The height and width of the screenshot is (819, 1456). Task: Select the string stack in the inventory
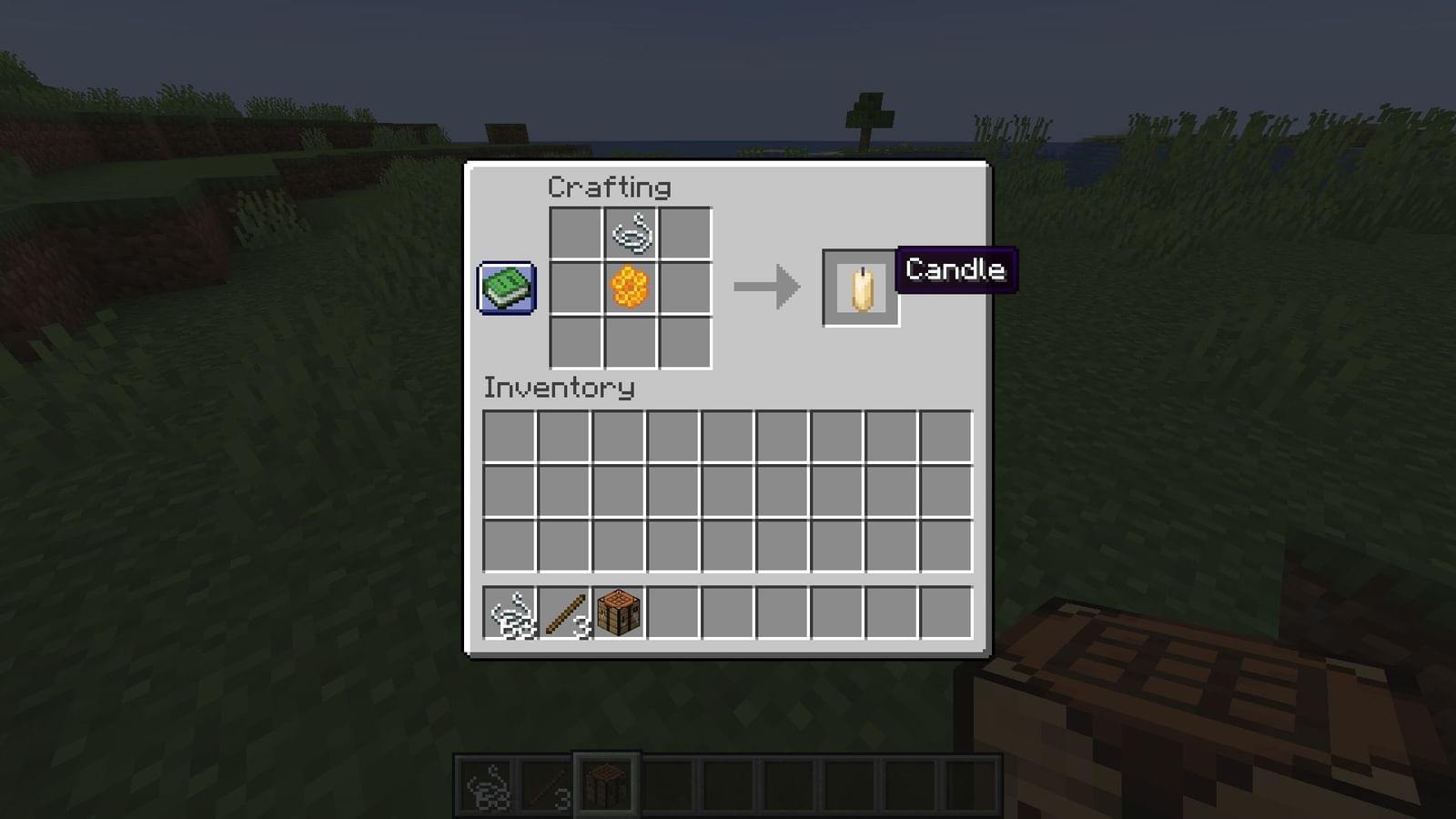(x=510, y=611)
